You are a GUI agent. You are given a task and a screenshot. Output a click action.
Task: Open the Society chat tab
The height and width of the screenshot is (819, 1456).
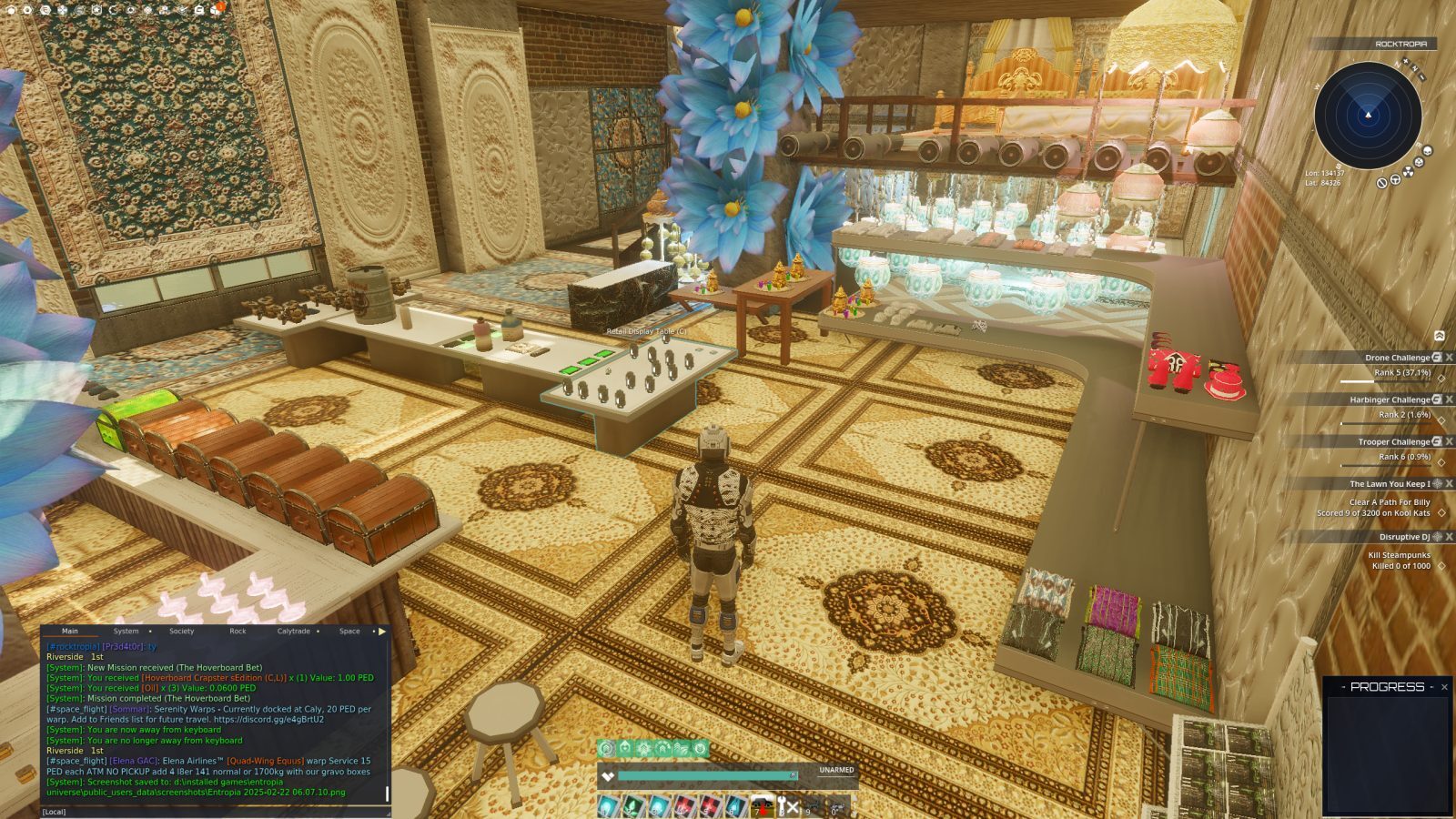[182, 631]
